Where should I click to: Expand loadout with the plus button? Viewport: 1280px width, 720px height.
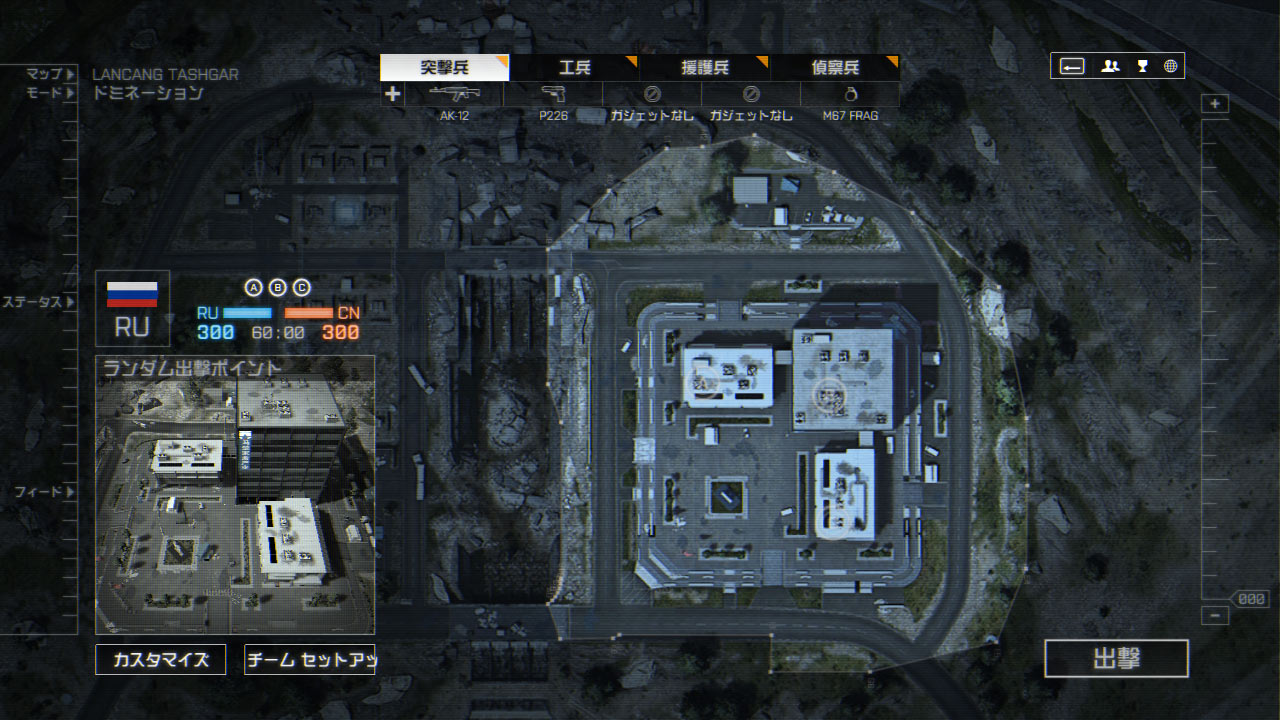[x=392, y=94]
